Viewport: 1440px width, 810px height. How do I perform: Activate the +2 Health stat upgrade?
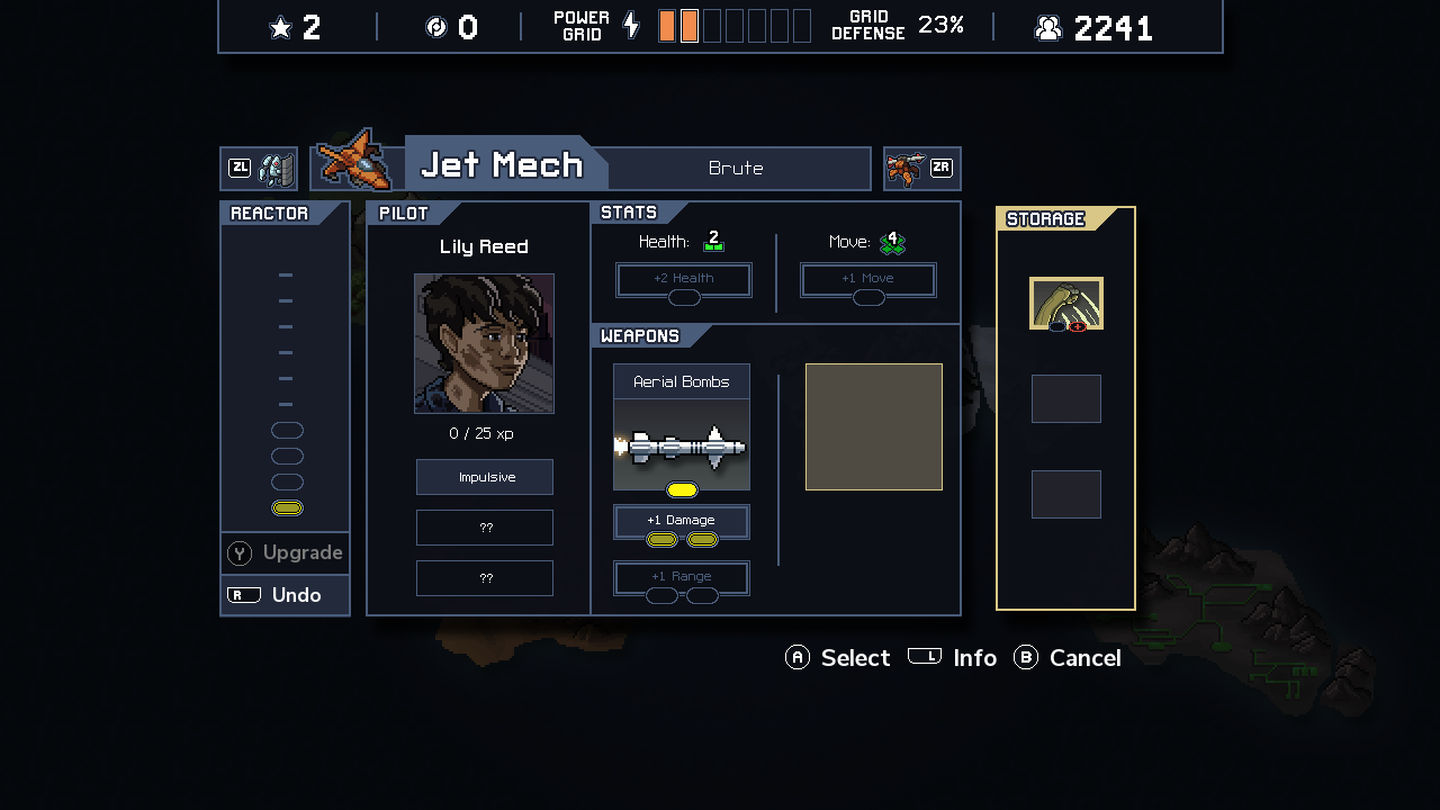point(683,279)
